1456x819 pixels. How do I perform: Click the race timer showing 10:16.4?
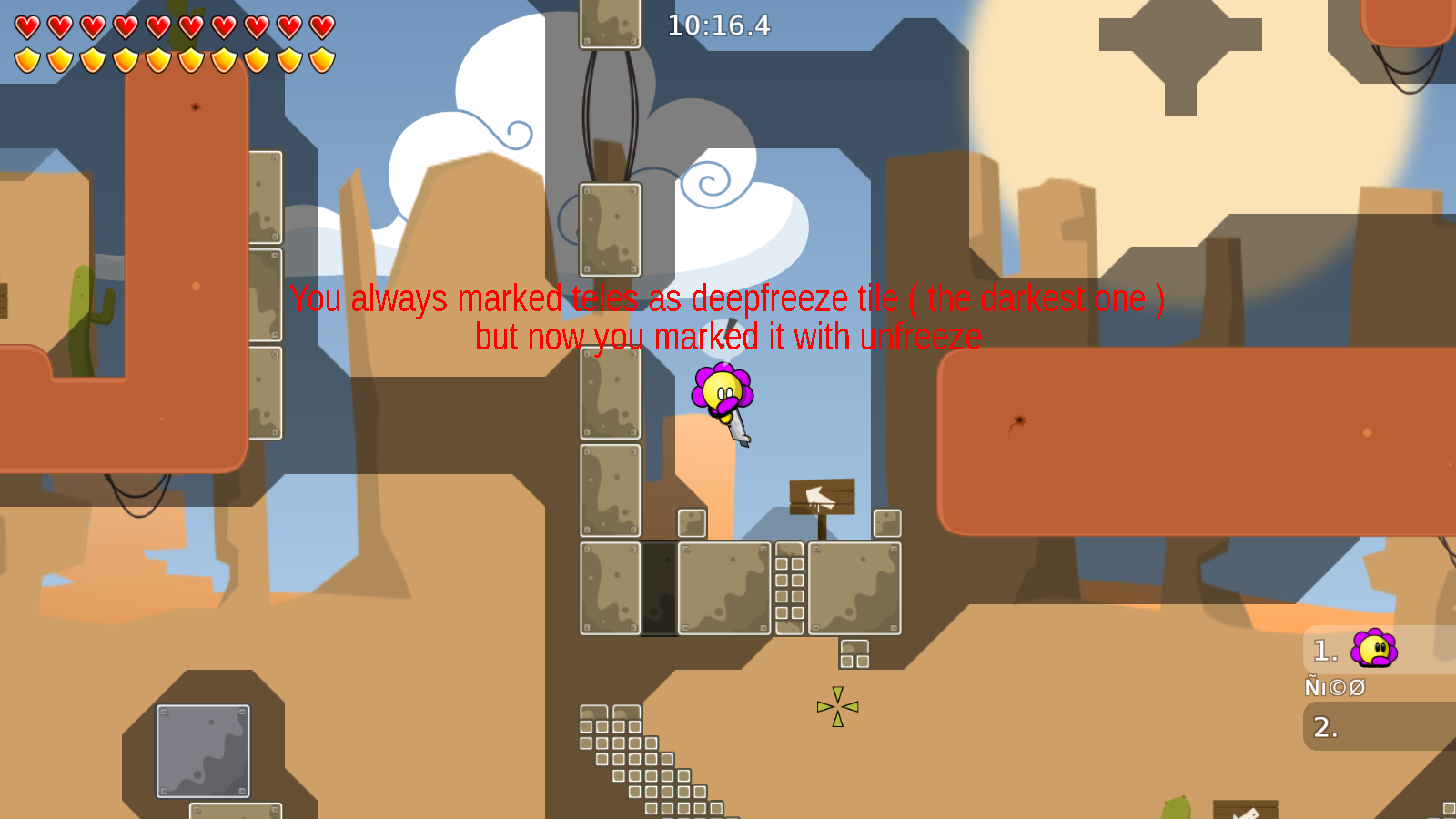click(x=717, y=26)
